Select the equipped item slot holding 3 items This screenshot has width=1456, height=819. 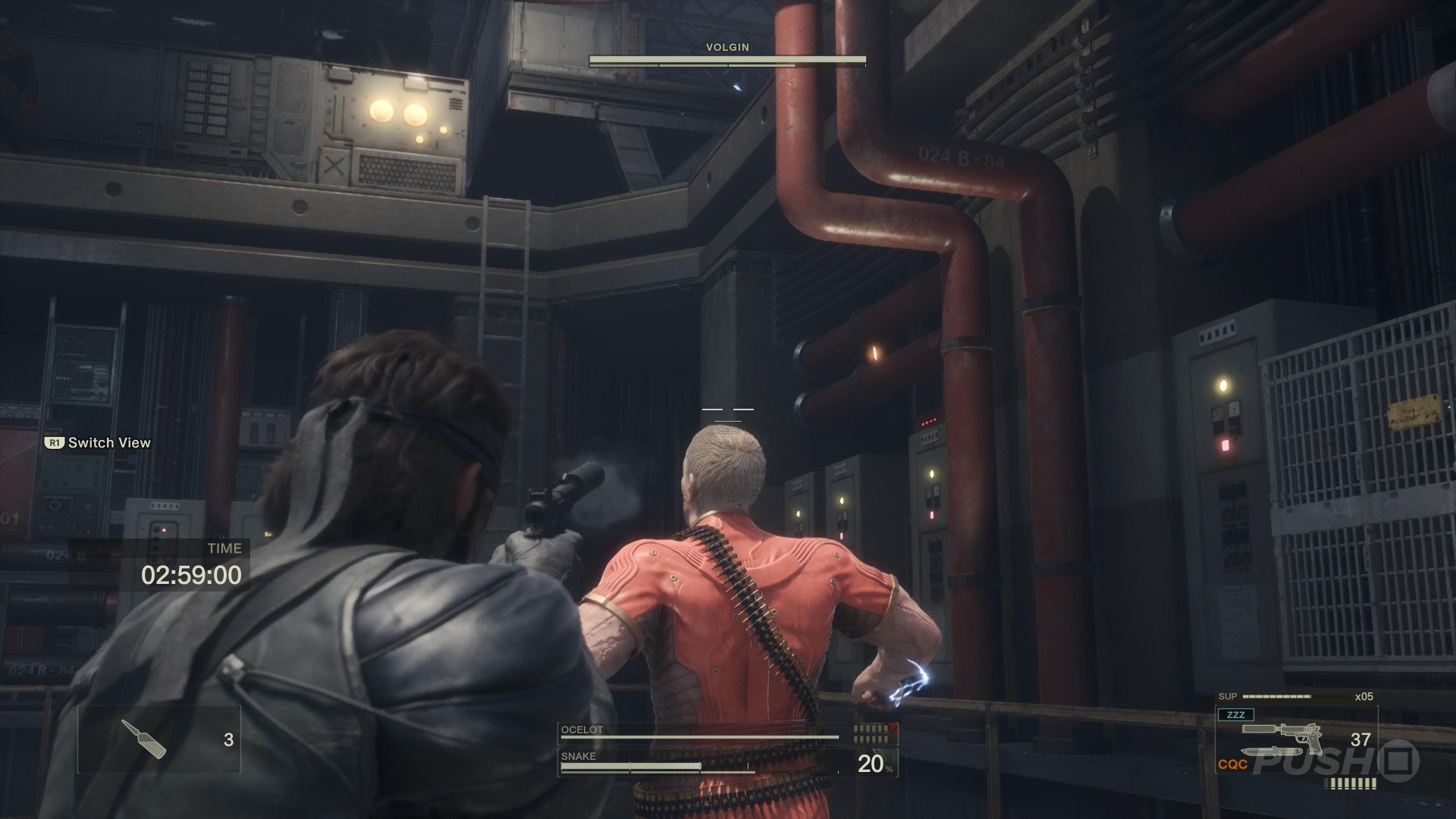(x=159, y=739)
